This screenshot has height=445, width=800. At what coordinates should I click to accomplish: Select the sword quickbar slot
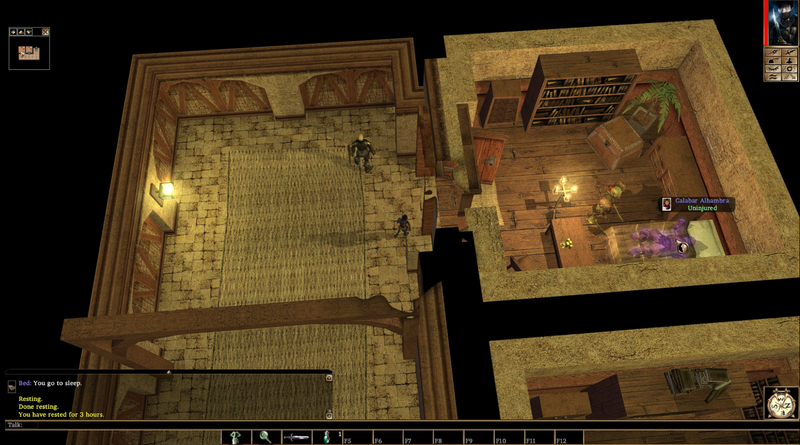296,437
